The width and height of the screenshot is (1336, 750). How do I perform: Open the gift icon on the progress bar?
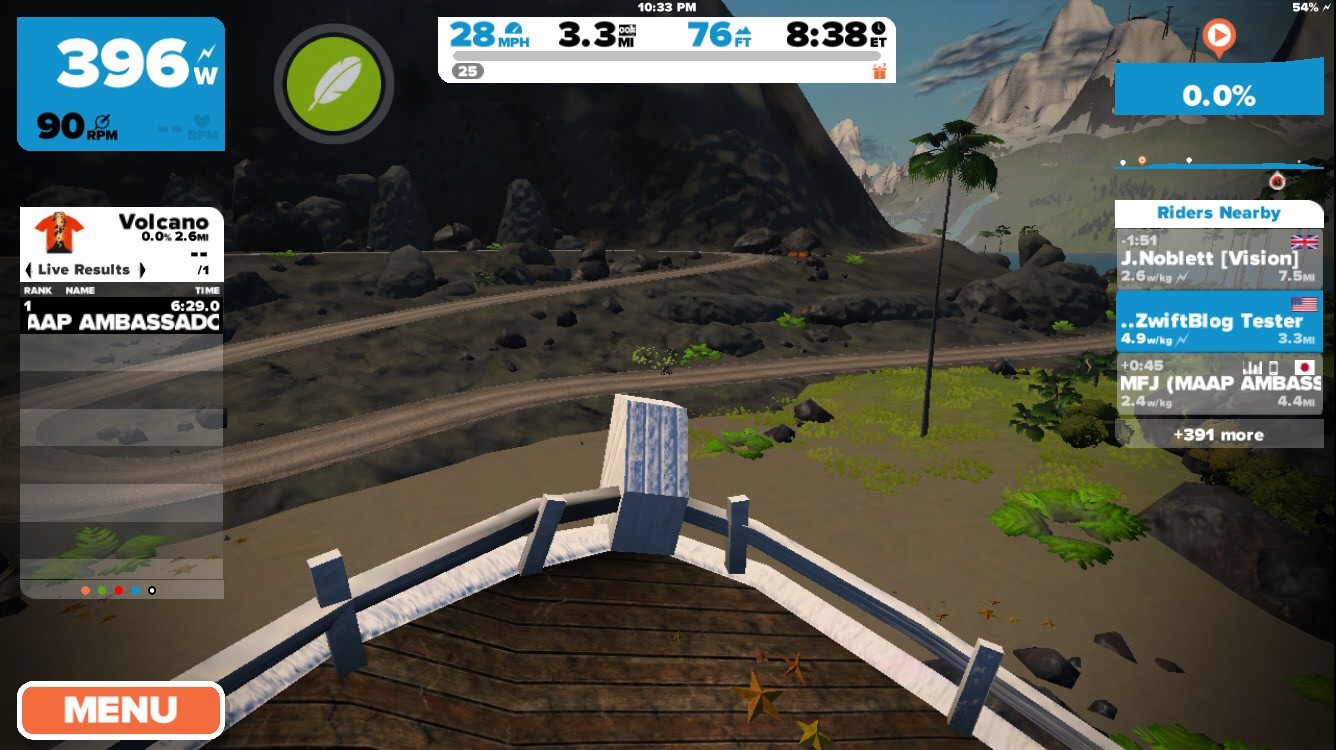pos(879,71)
